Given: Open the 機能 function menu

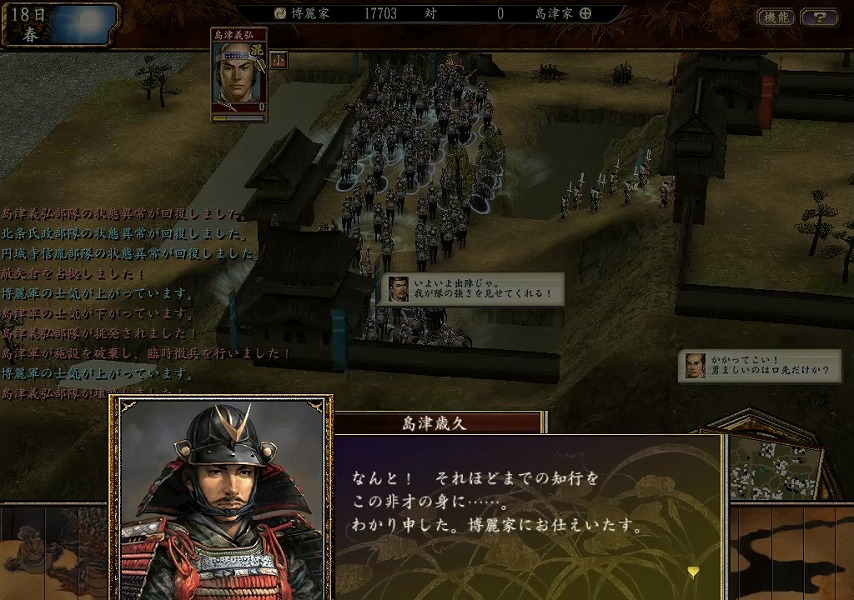Looking at the screenshot, I should (775, 16).
